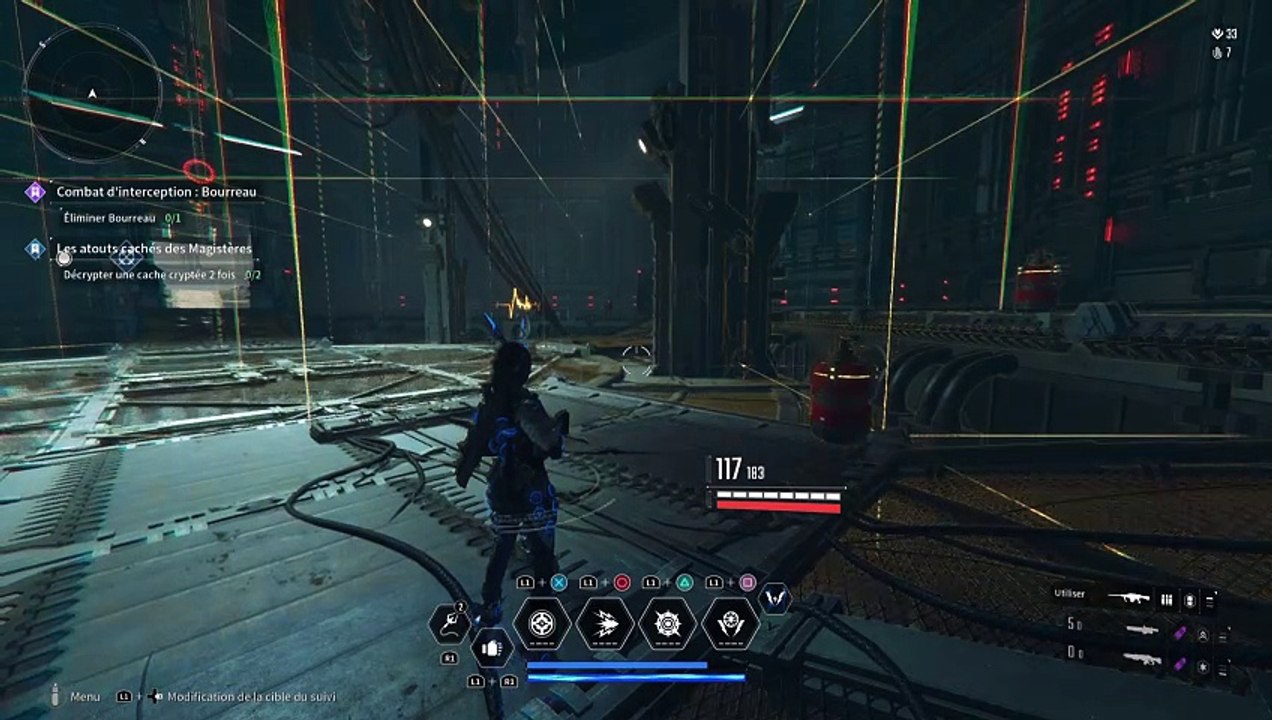The height and width of the screenshot is (720, 1272).
Task: Use the grappling hook ability icon
Action: [449, 624]
